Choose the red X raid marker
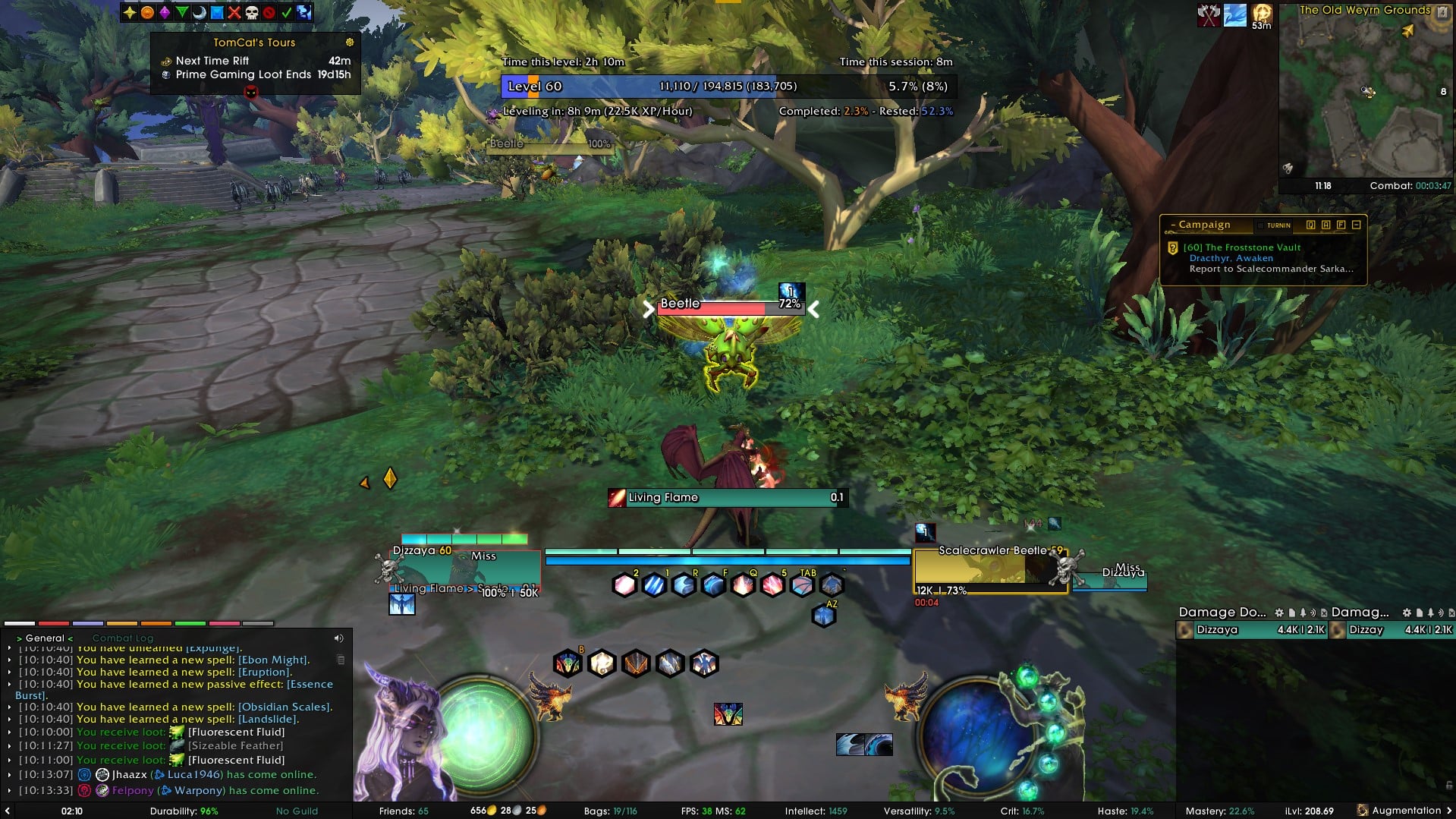1456x819 pixels. pyautogui.click(x=234, y=12)
